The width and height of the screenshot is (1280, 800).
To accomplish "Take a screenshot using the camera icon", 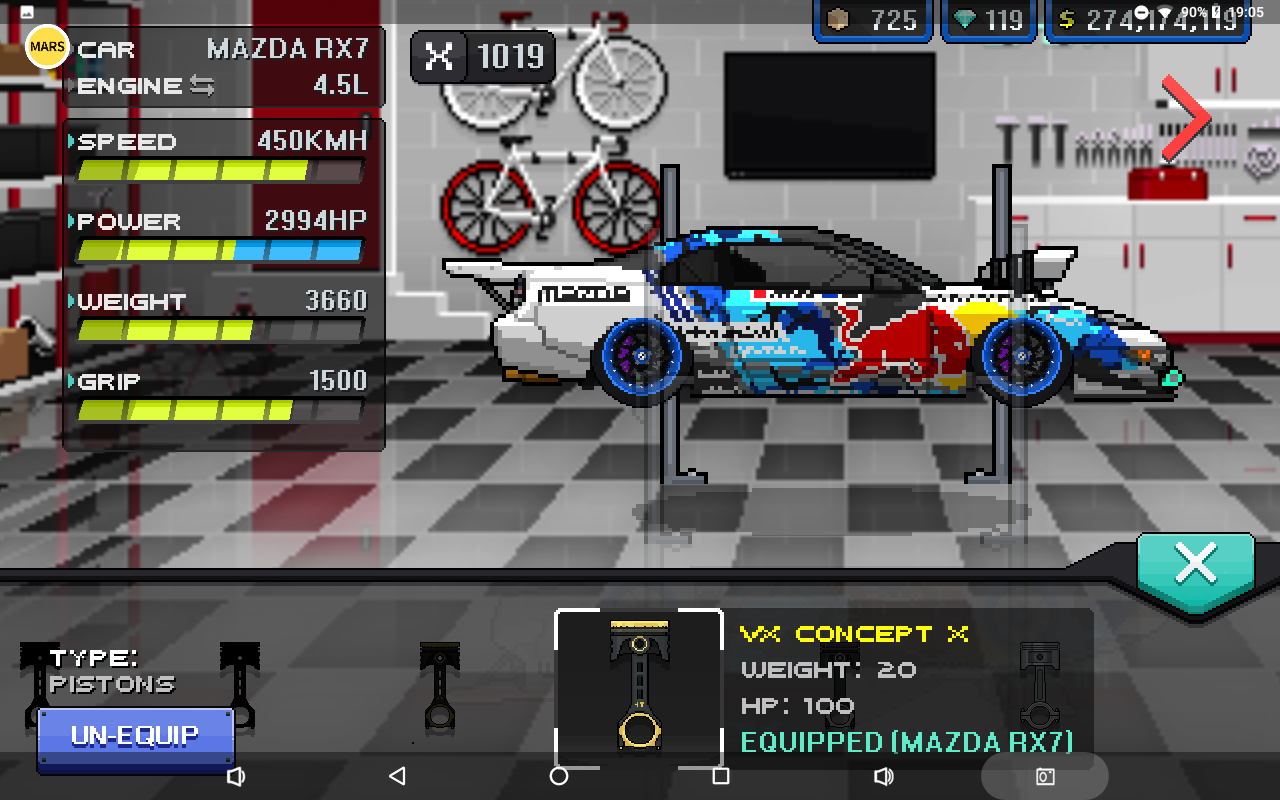I will [1045, 776].
